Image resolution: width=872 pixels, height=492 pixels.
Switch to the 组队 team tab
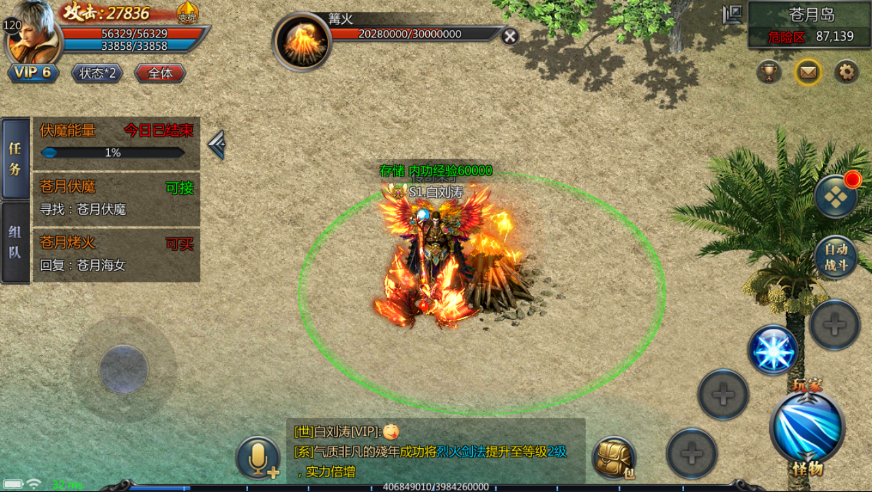click(15, 241)
